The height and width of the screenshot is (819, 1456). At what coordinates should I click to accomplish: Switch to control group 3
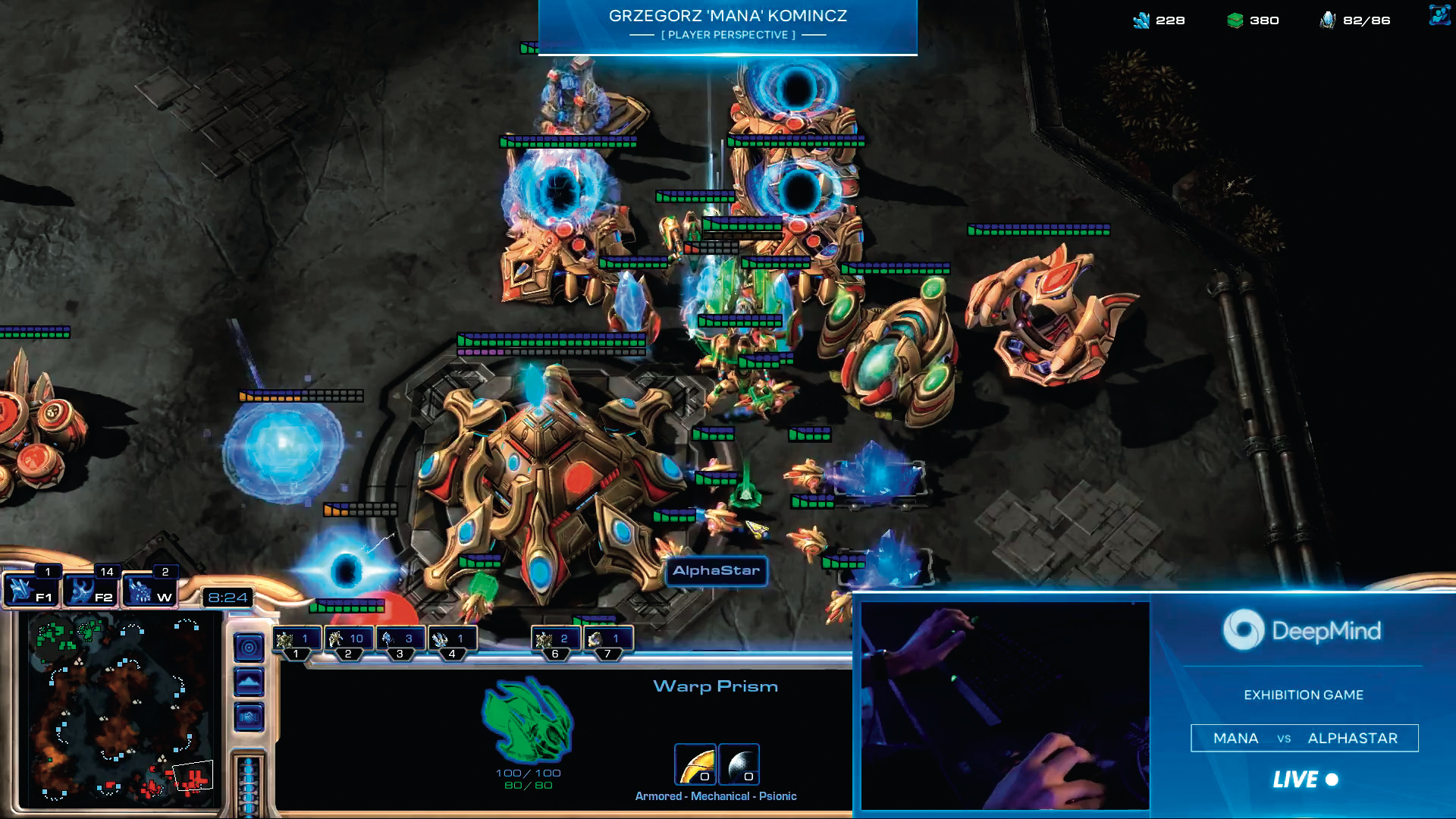[x=400, y=641]
